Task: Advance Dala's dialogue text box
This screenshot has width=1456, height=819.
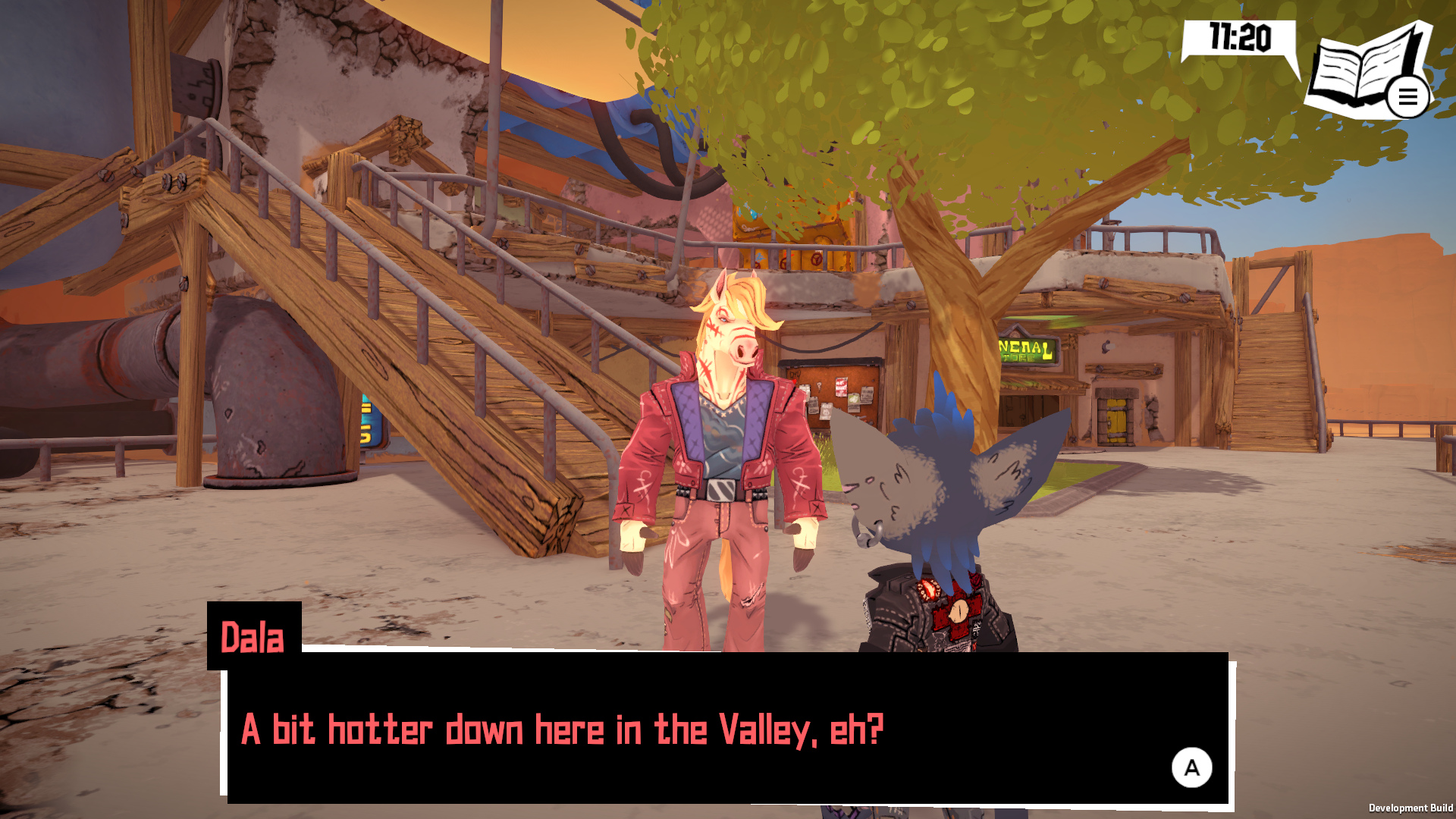Action: [x=1191, y=767]
